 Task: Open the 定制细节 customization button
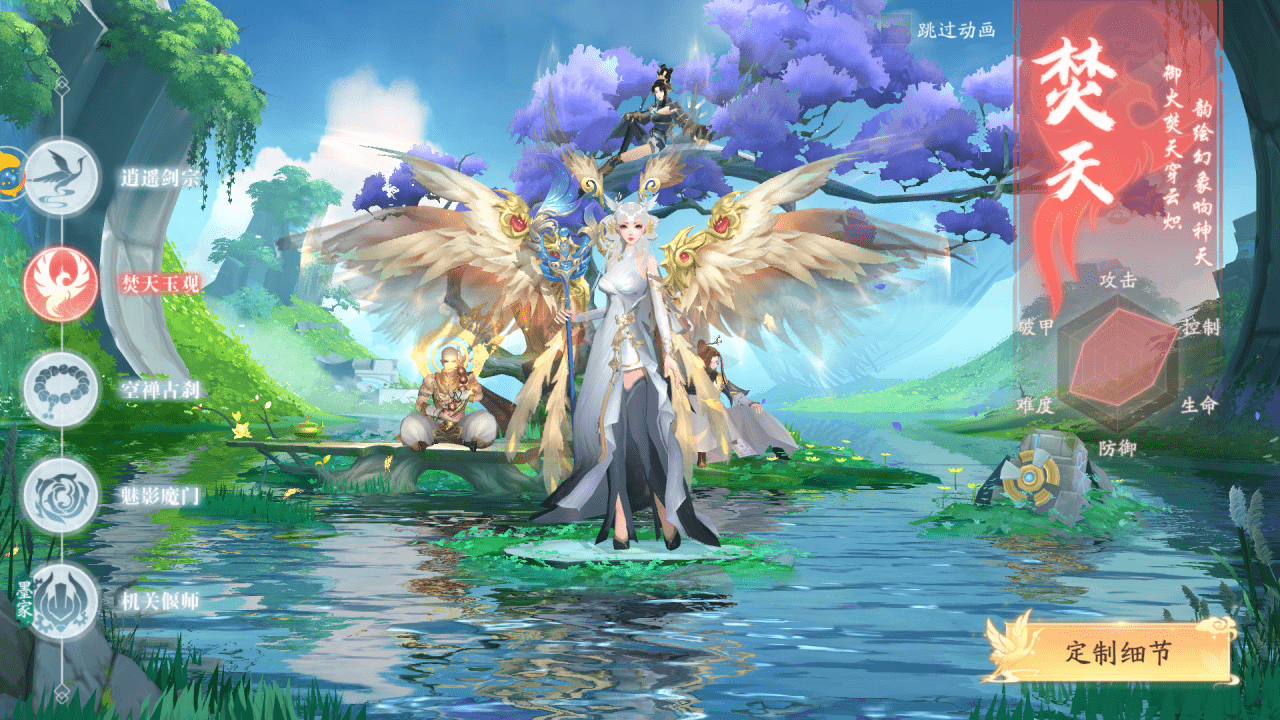(1117, 653)
